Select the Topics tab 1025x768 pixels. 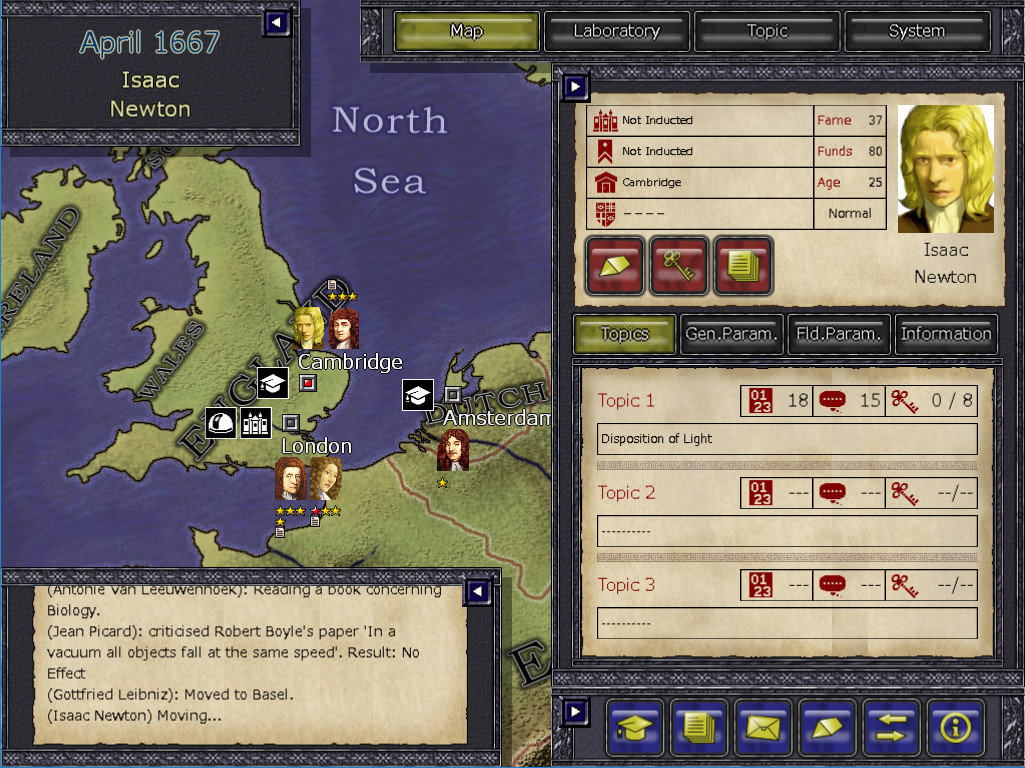(x=624, y=334)
